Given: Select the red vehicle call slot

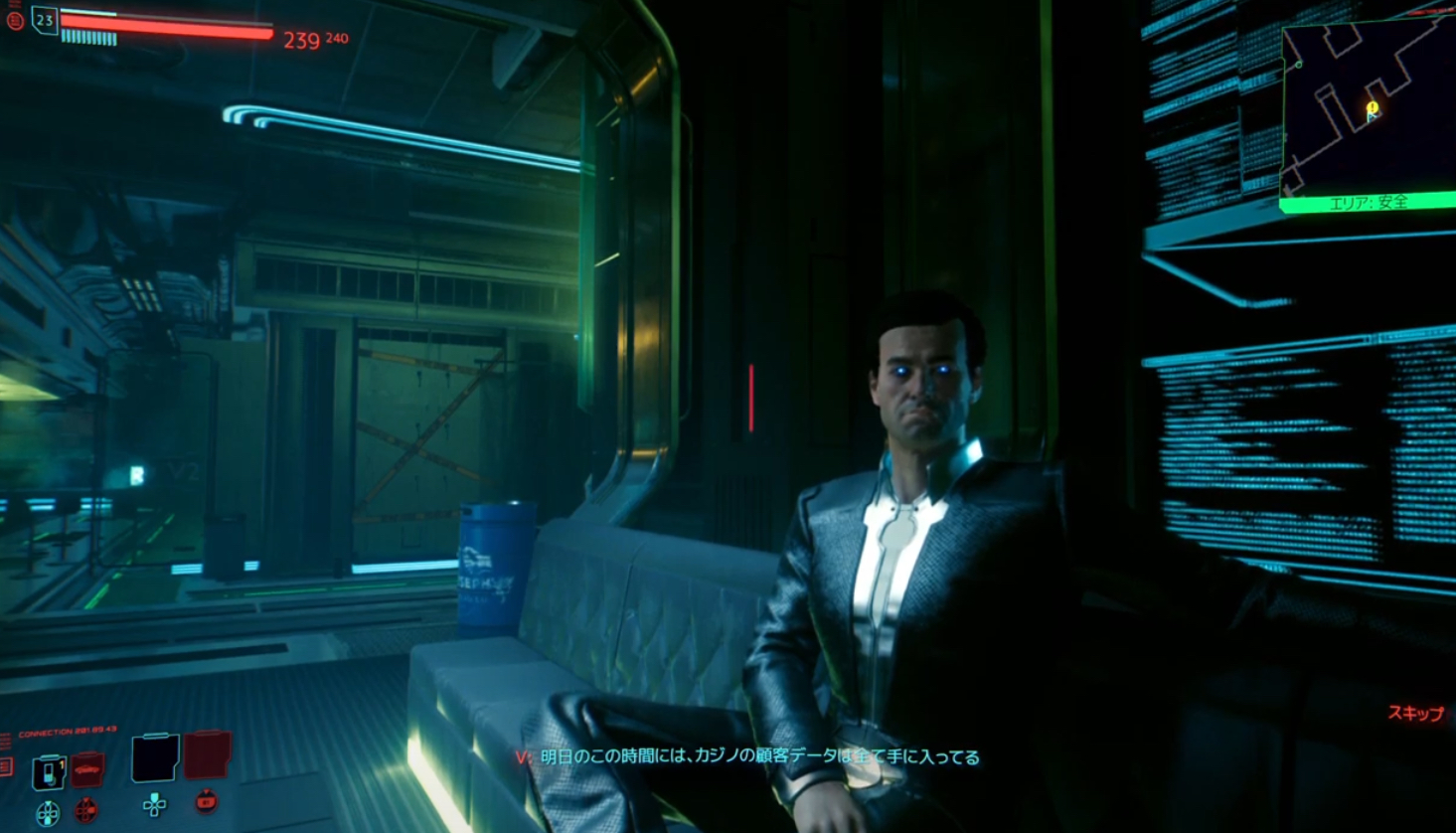Looking at the screenshot, I should 87,769.
